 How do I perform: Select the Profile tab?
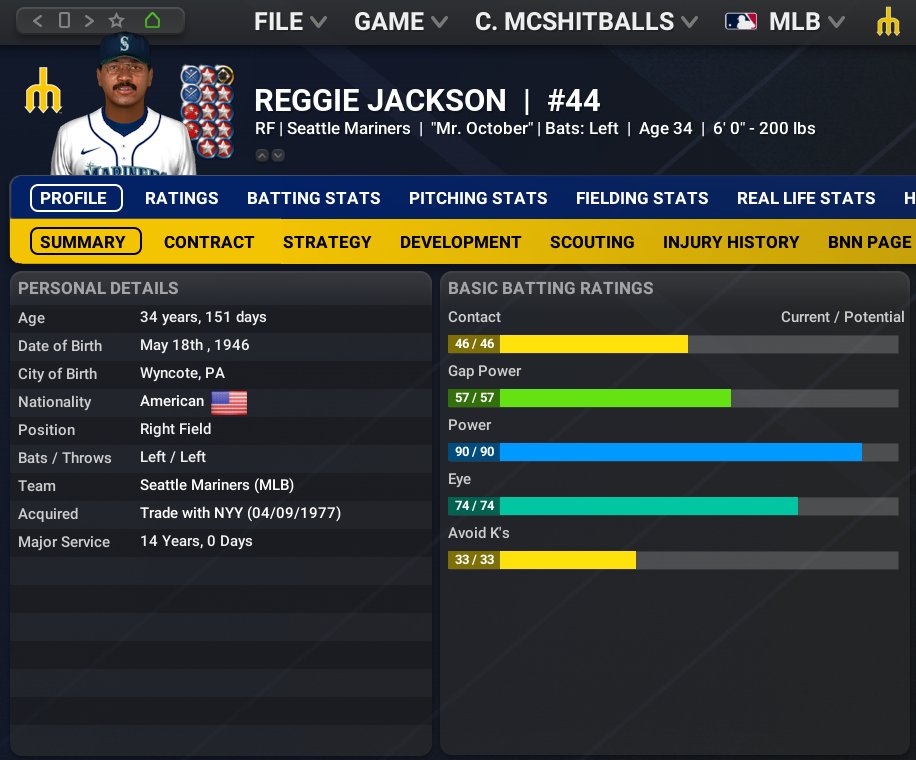[x=76, y=198]
